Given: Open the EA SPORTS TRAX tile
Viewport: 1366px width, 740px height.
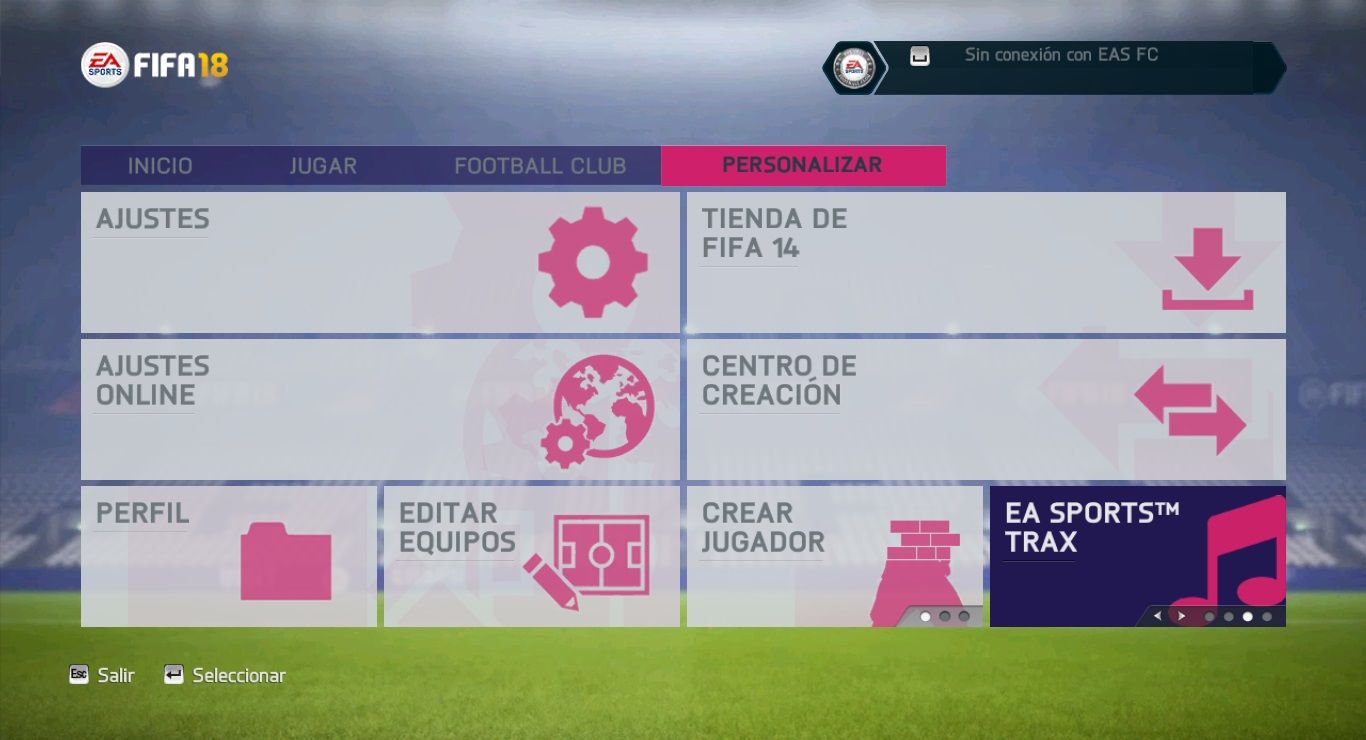Looking at the screenshot, I should (x=1137, y=556).
